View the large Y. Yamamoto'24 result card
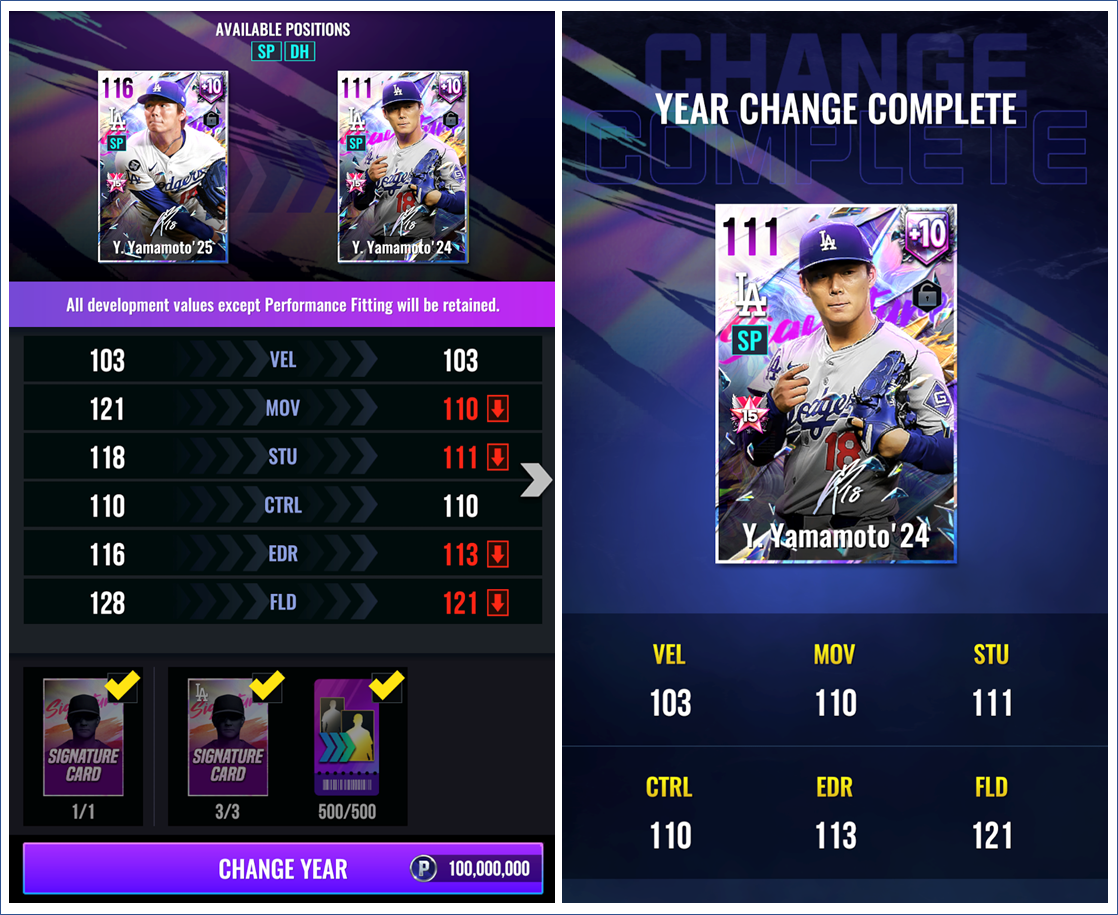 pos(836,384)
